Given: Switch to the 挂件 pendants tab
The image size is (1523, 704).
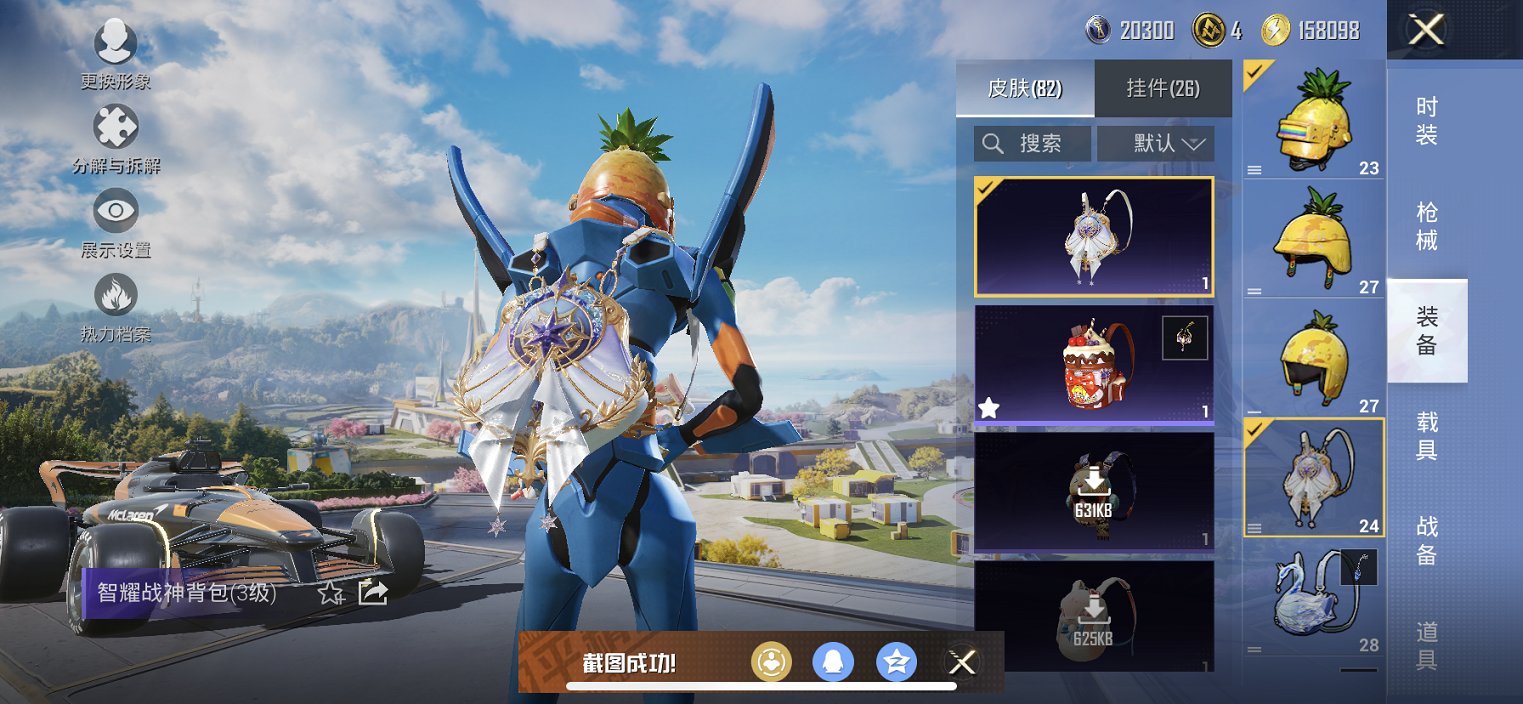Looking at the screenshot, I should (1163, 88).
